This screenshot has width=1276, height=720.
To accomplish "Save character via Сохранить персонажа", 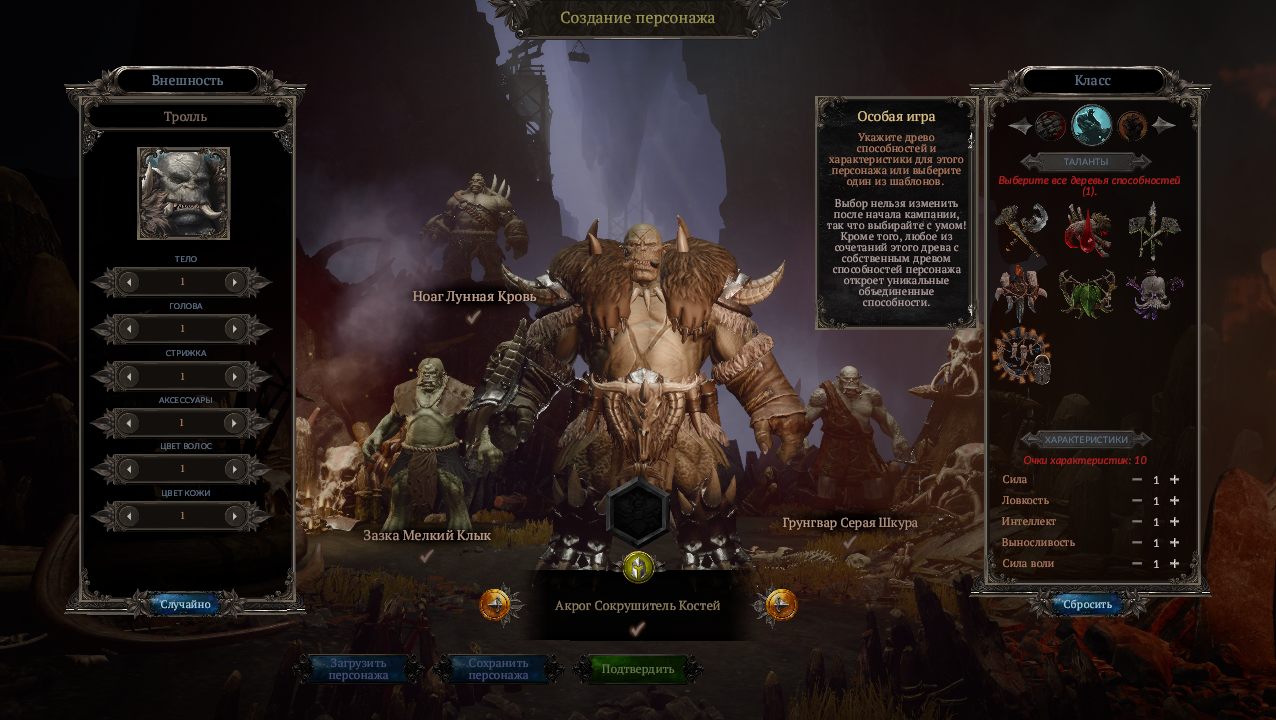I will click(498, 669).
